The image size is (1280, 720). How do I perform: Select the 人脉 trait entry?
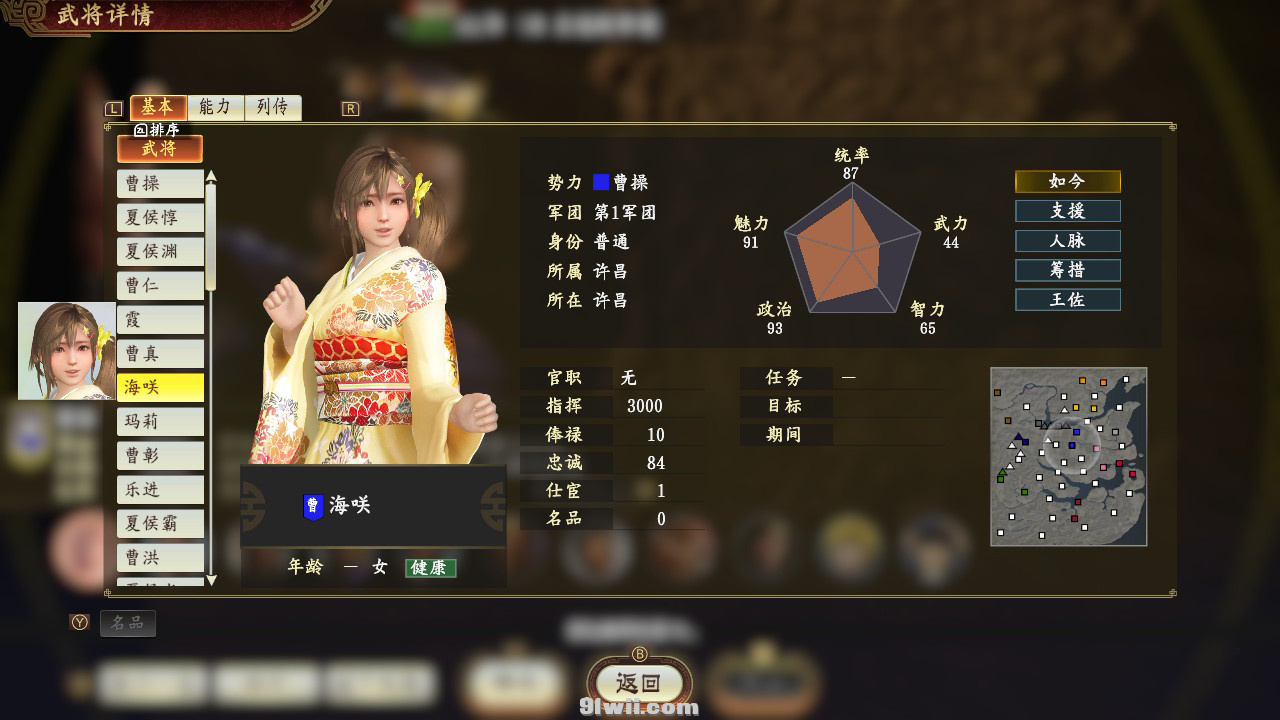[1067, 241]
